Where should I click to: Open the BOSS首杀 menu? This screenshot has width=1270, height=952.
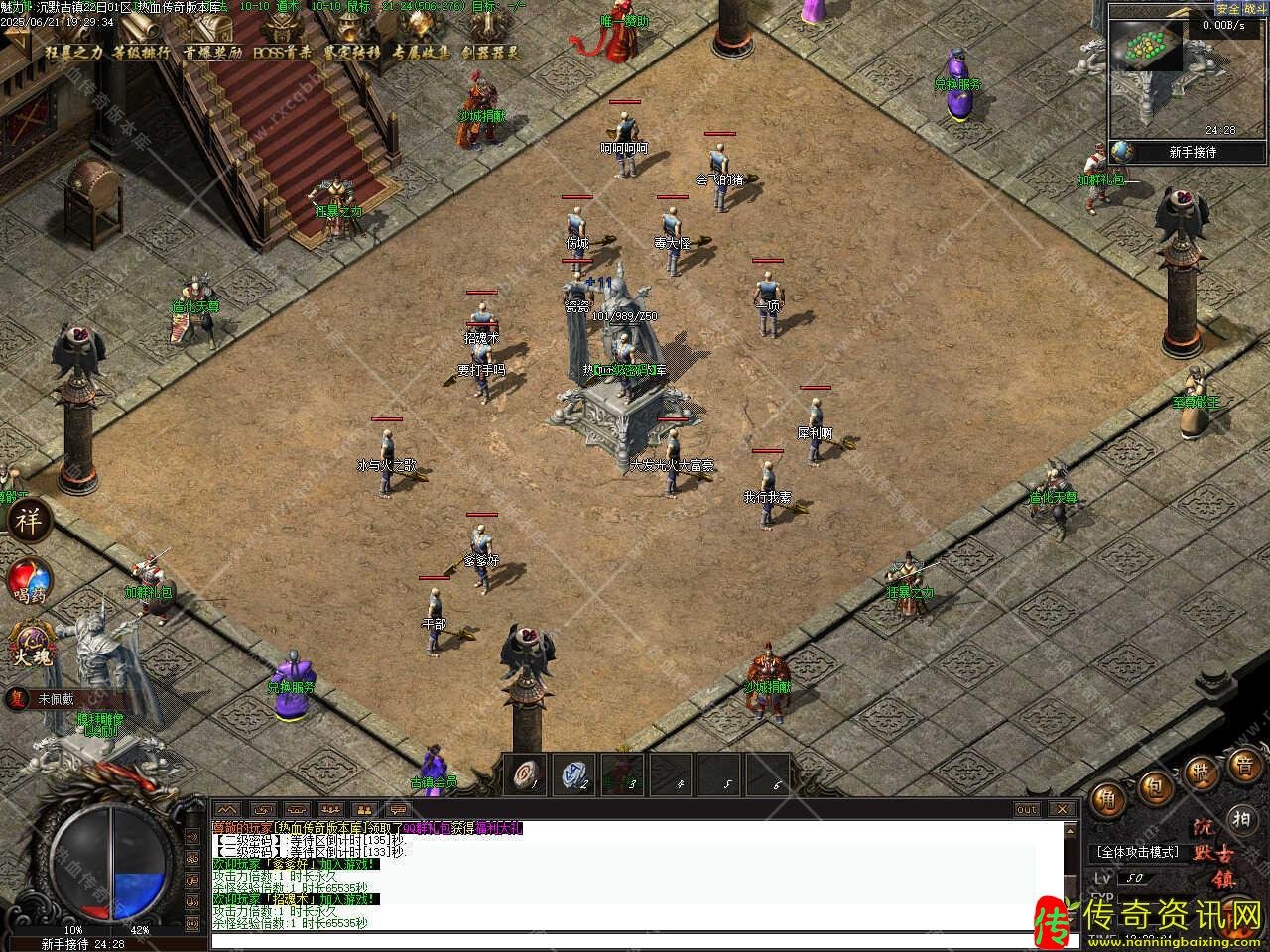pos(282,52)
